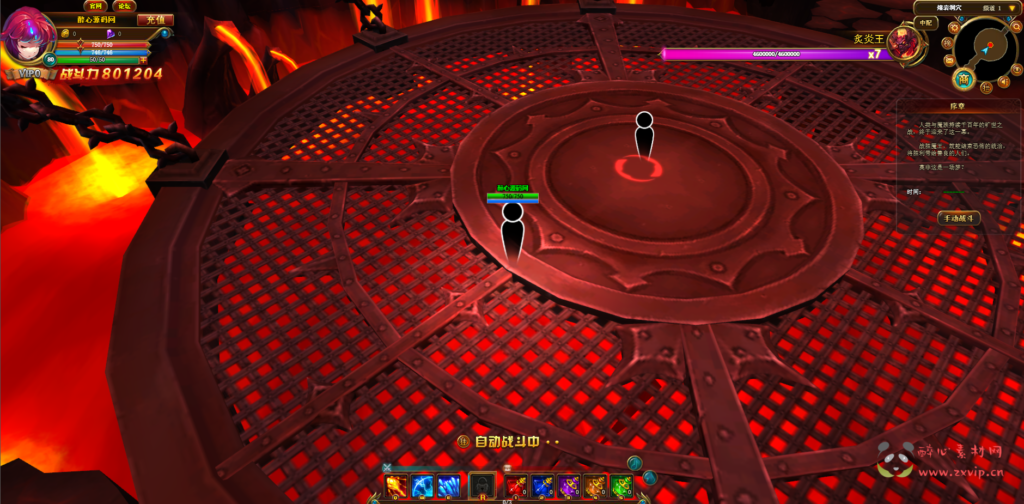Use the purple potion slot
Image resolution: width=1024 pixels, height=504 pixels.
pyautogui.click(x=569, y=486)
